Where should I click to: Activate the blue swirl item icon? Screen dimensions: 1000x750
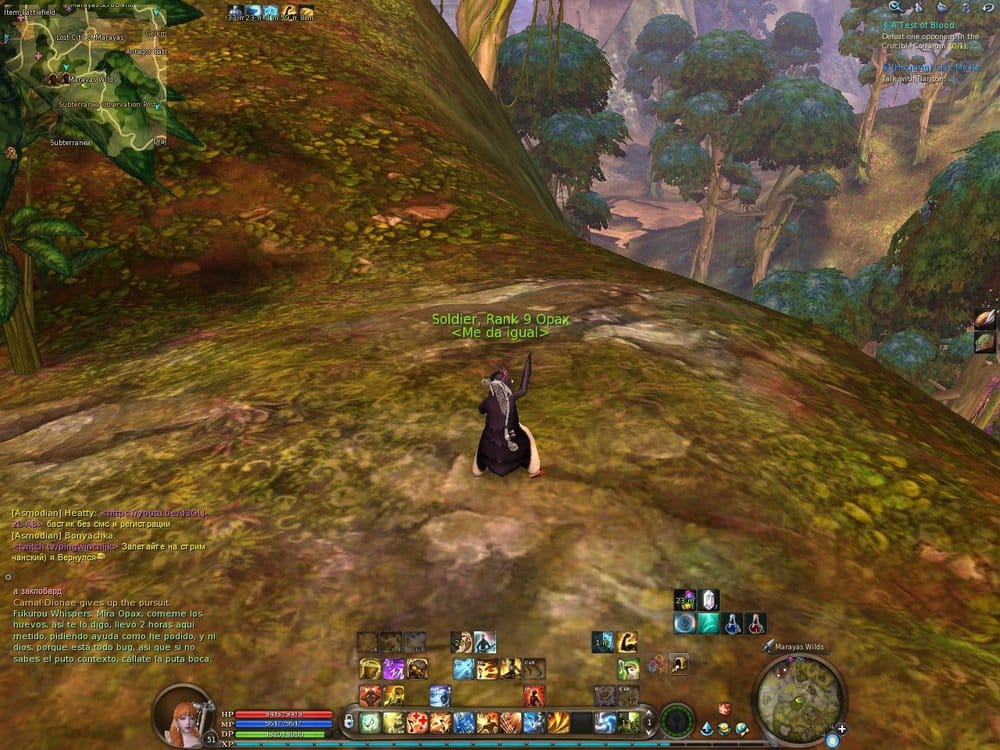(x=685, y=623)
